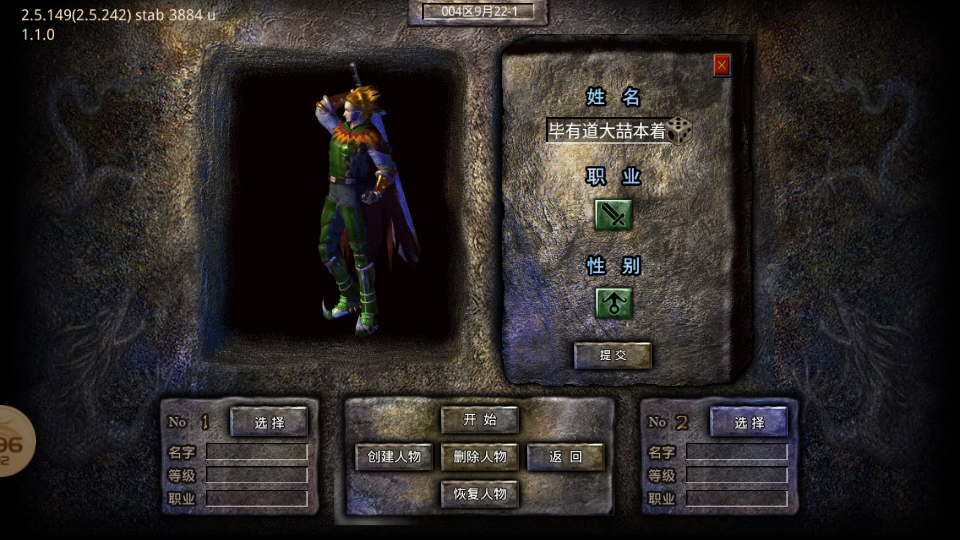
Task: Choose the sword warrior class icon
Action: point(614,214)
